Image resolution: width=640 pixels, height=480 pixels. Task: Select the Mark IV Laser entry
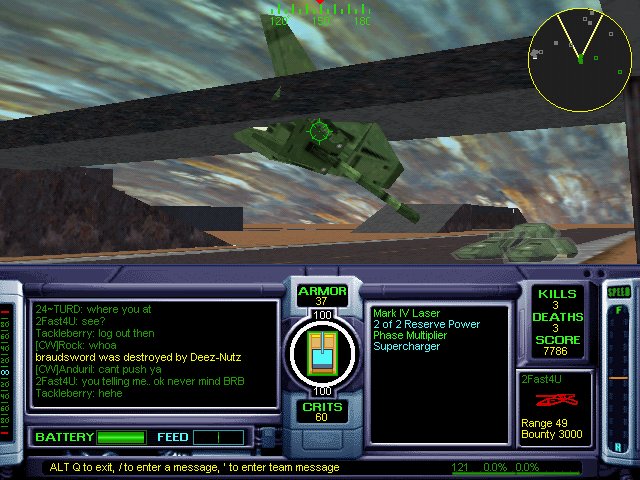[x=408, y=313]
